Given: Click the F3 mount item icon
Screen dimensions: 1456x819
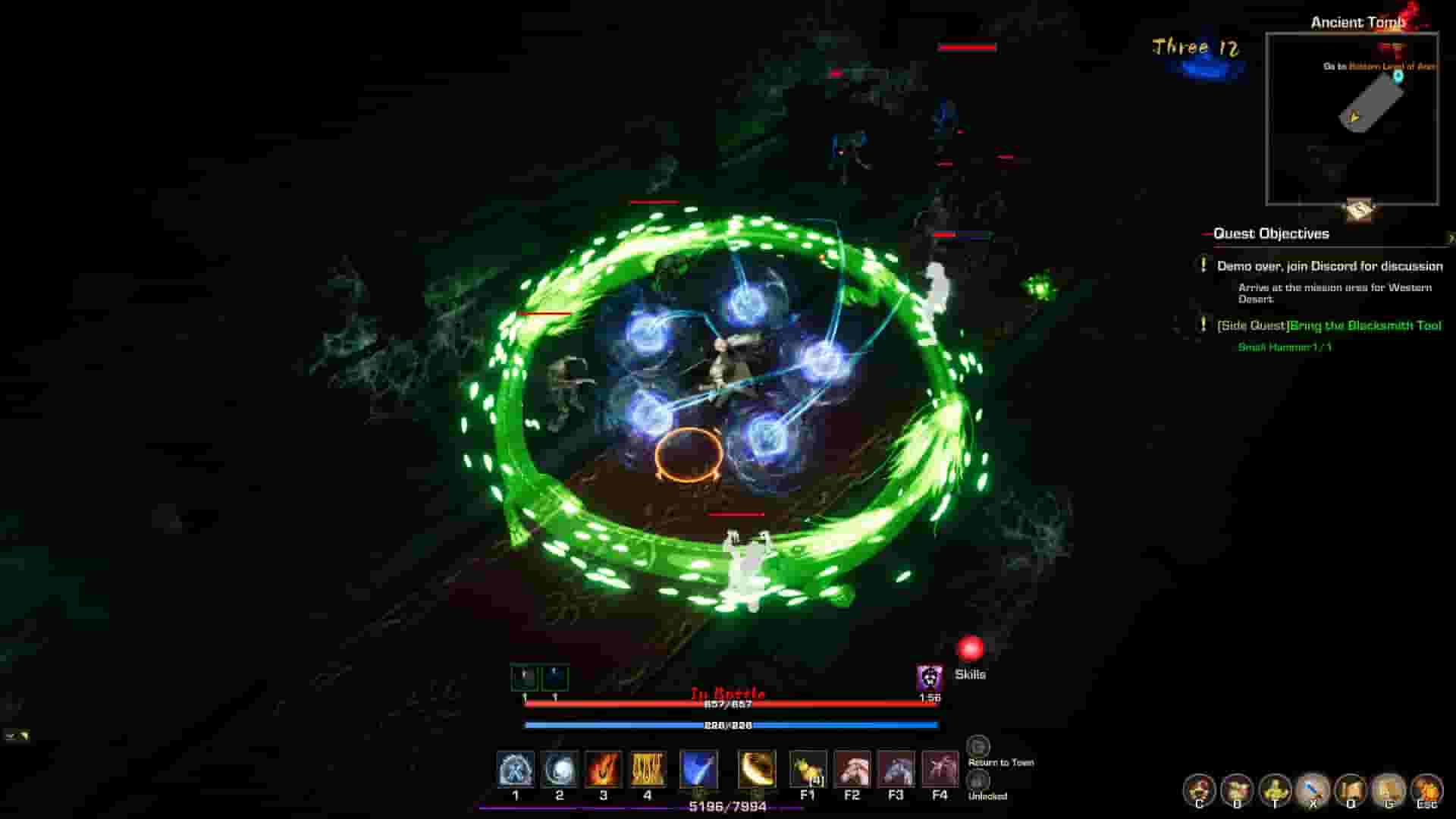Looking at the screenshot, I should point(897,770).
